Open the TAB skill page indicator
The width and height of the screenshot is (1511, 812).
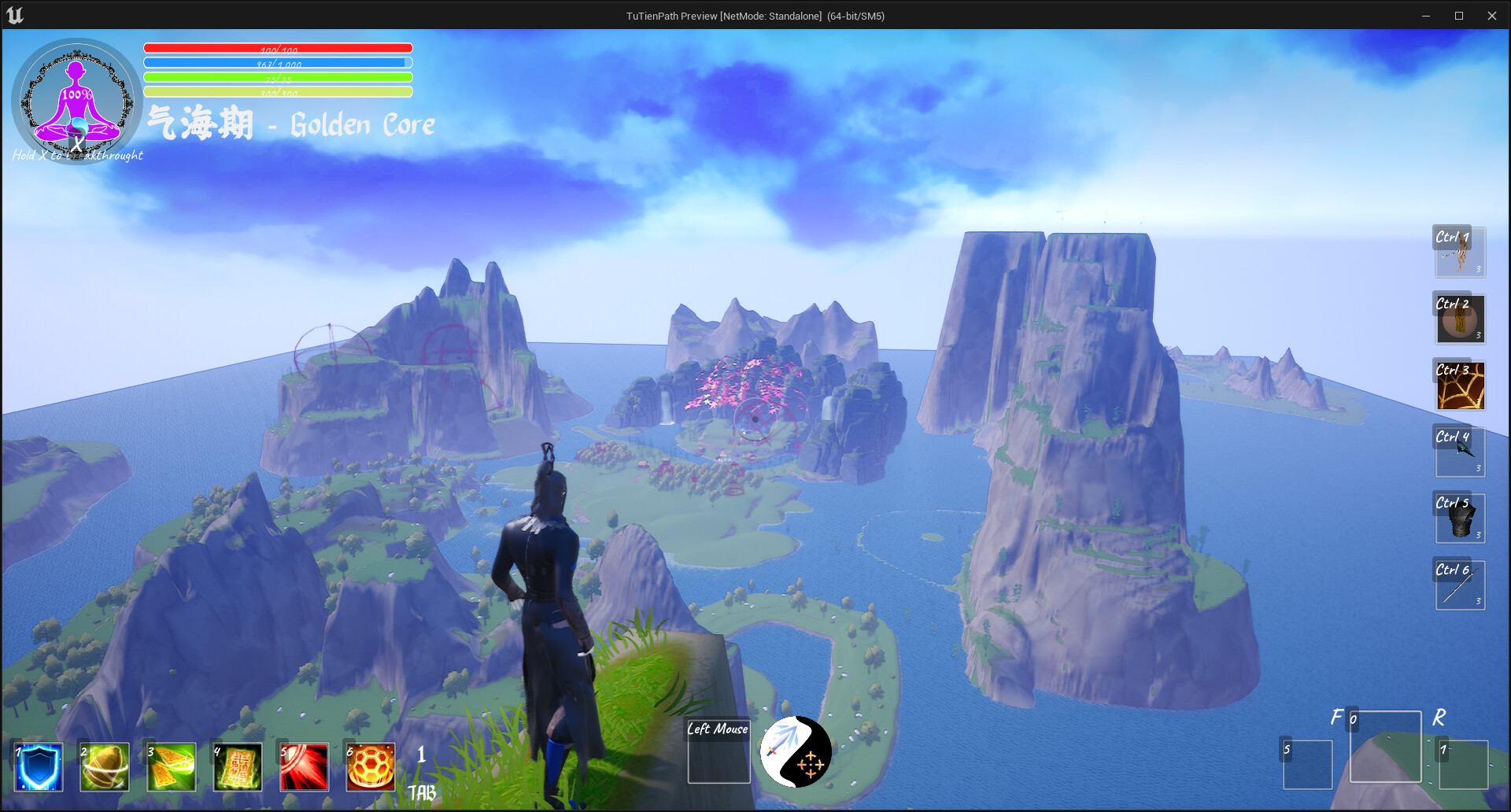(x=422, y=793)
